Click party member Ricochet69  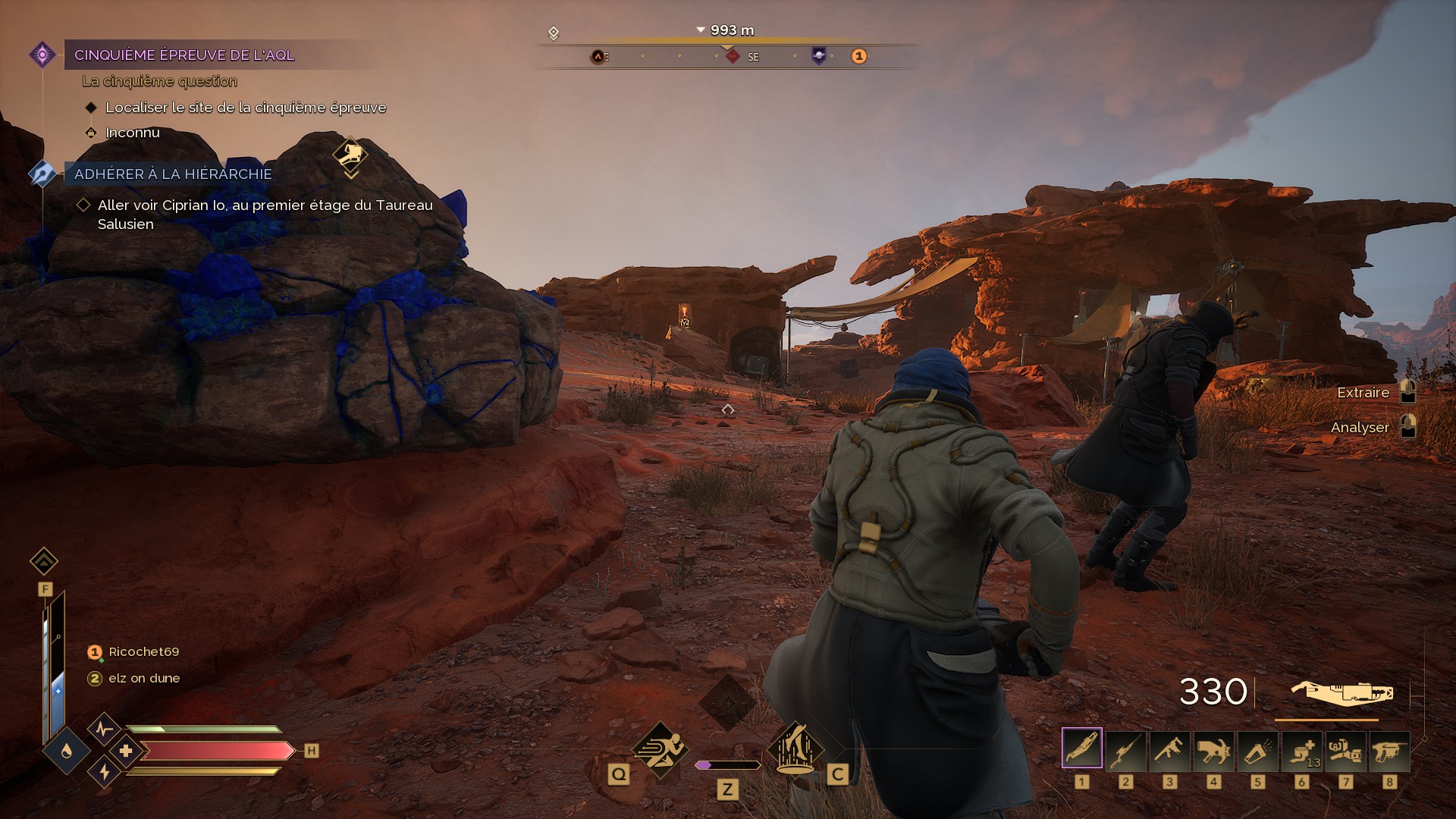[x=143, y=651]
